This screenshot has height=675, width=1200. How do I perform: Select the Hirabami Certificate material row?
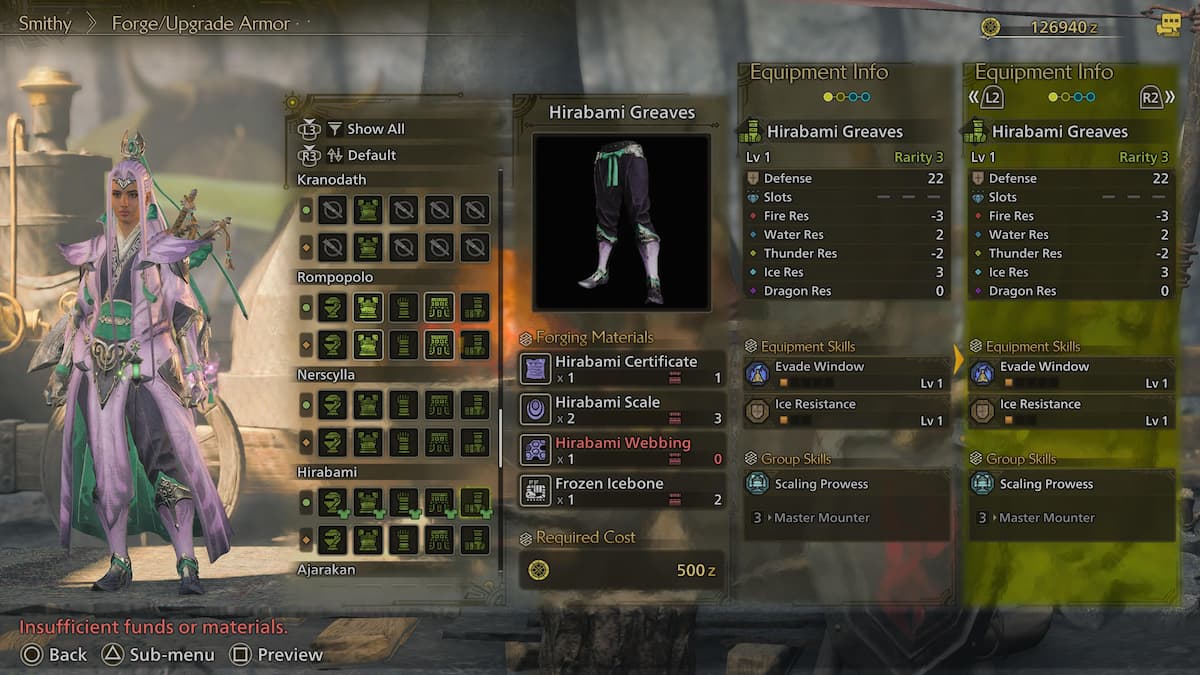(x=621, y=369)
